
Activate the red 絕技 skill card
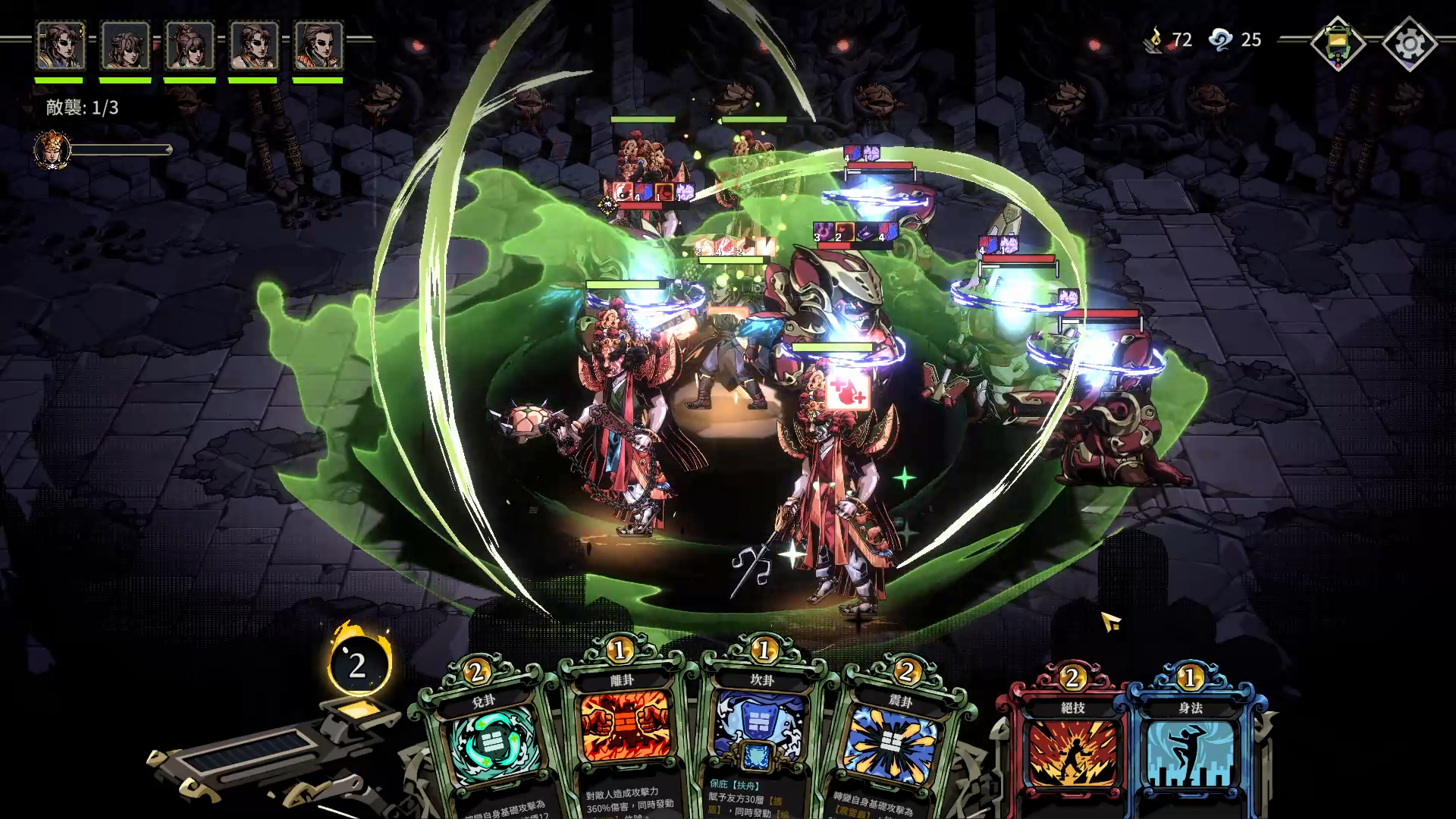click(x=1071, y=751)
